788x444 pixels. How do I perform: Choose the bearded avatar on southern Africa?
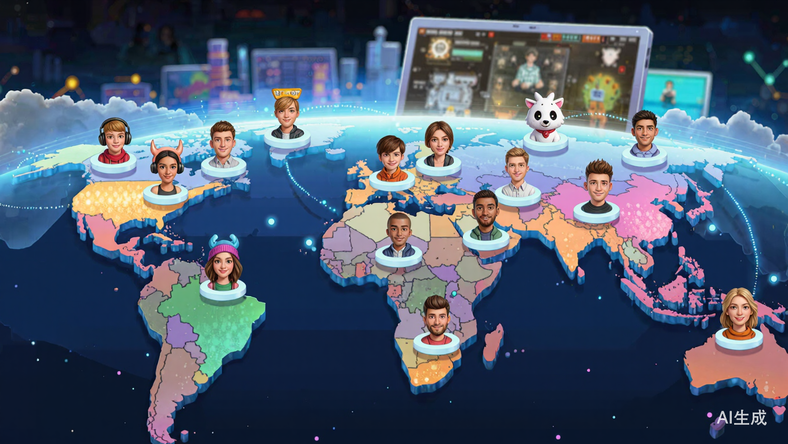pos(436,320)
